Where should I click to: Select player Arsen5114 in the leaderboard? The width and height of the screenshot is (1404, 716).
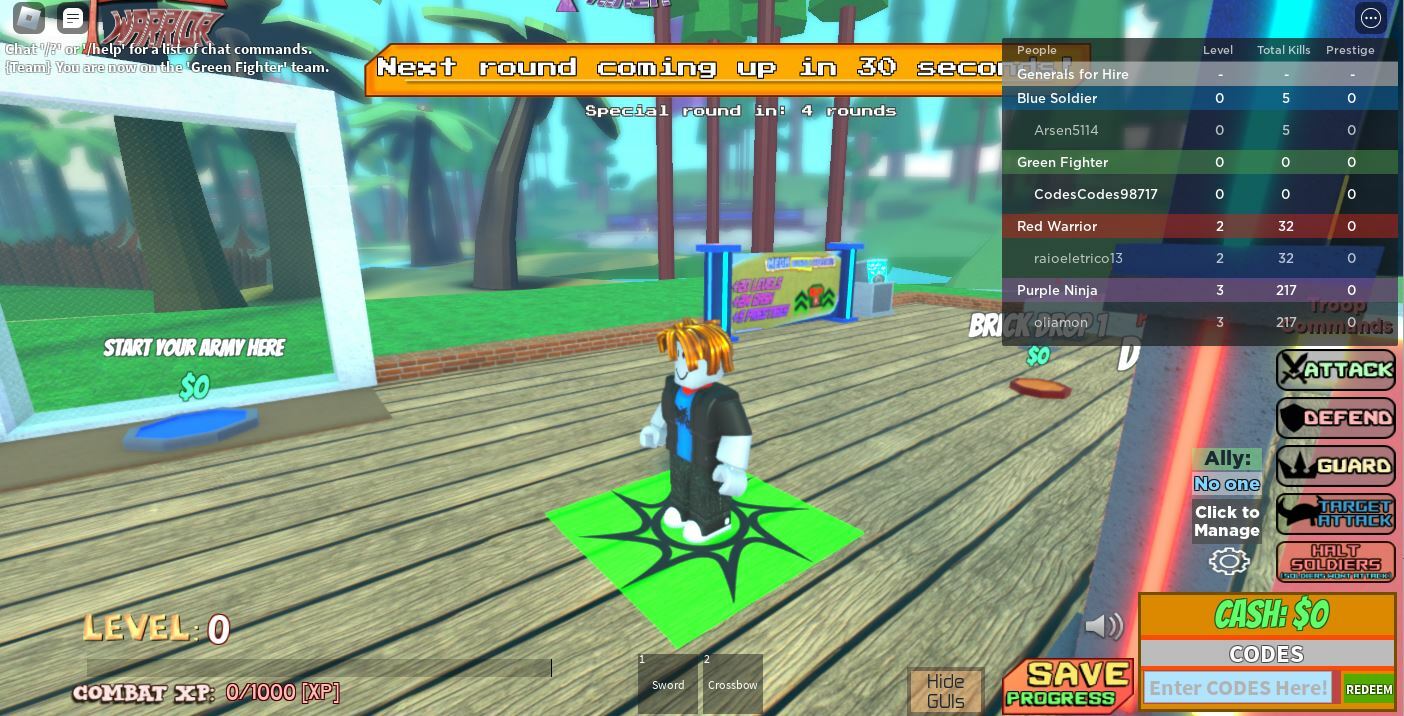1066,130
